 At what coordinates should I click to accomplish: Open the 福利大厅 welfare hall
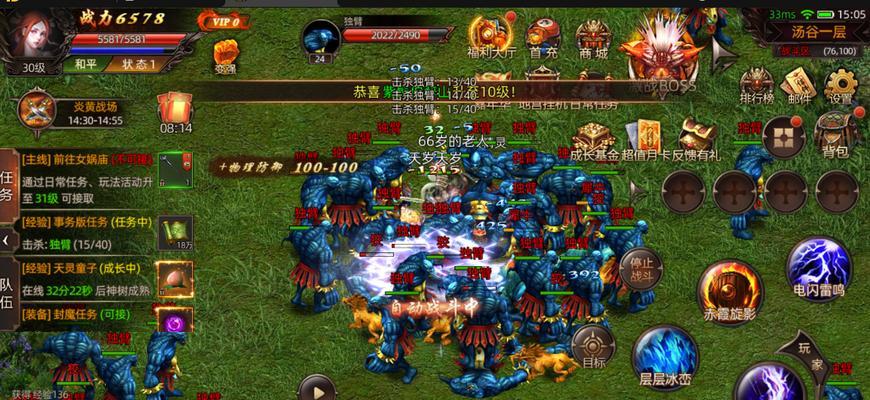(491, 34)
